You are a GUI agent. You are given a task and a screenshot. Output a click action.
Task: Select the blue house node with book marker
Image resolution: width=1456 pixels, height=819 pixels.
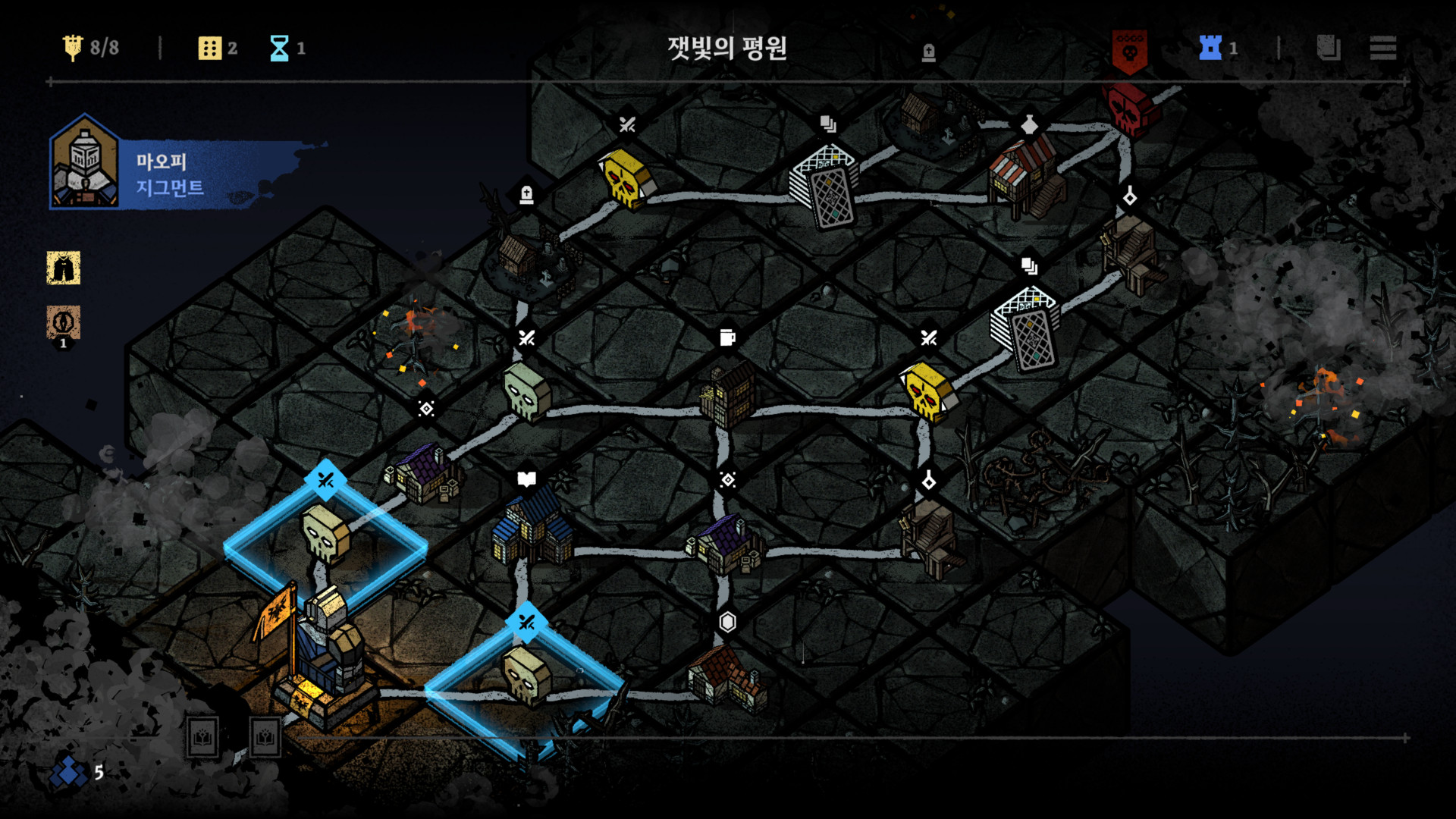click(x=532, y=527)
